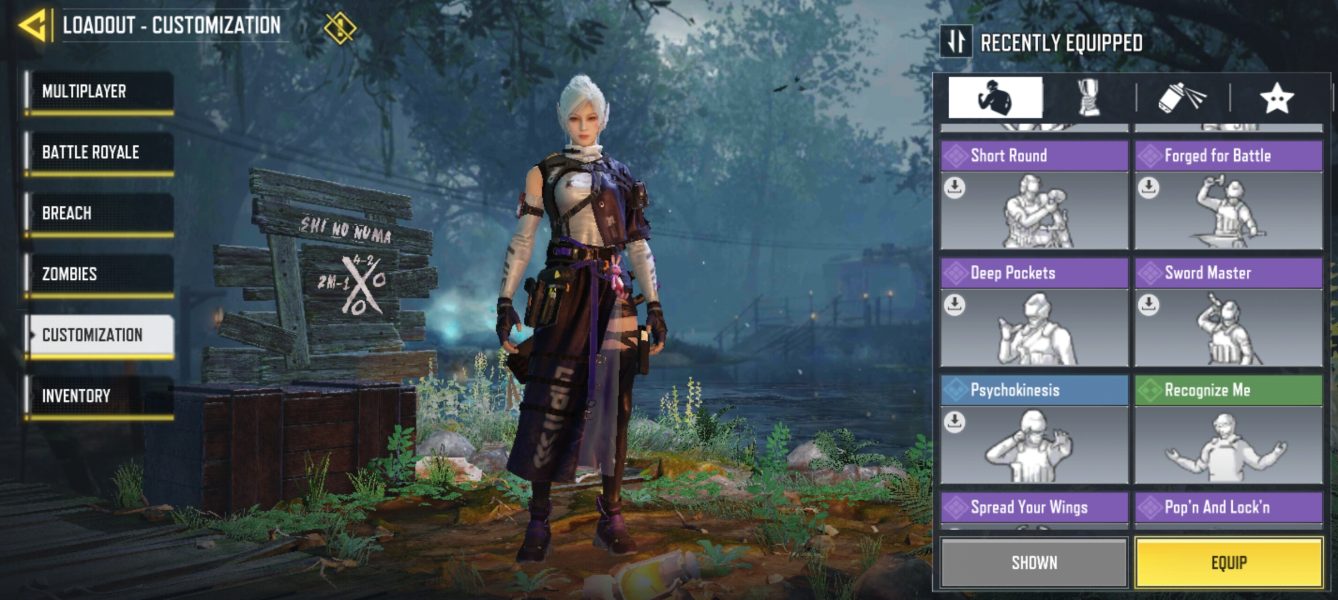Open the Battle Royale loadout section

click(x=99, y=153)
